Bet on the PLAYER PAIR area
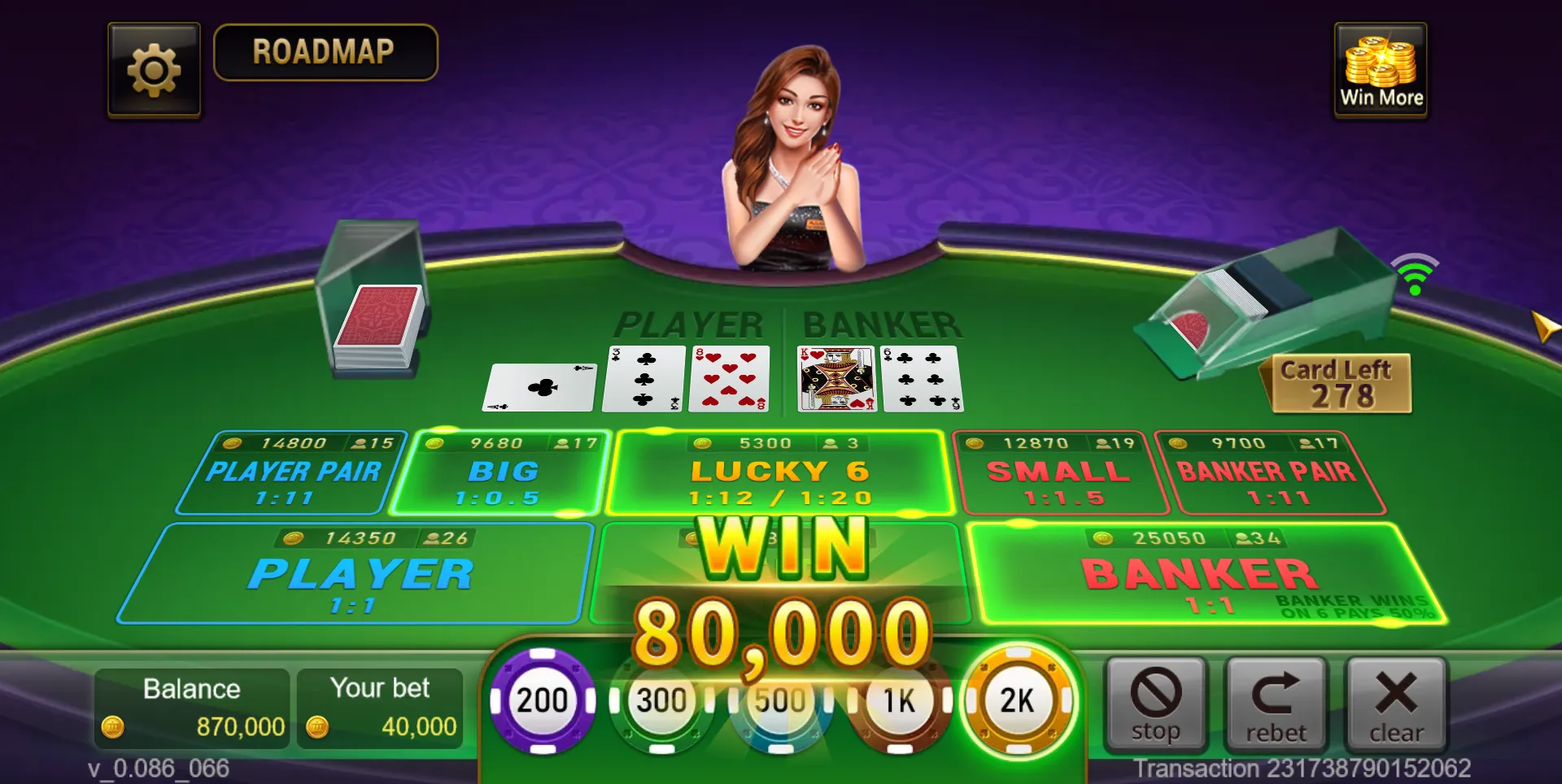Screen dimensions: 1562x784 (291, 473)
